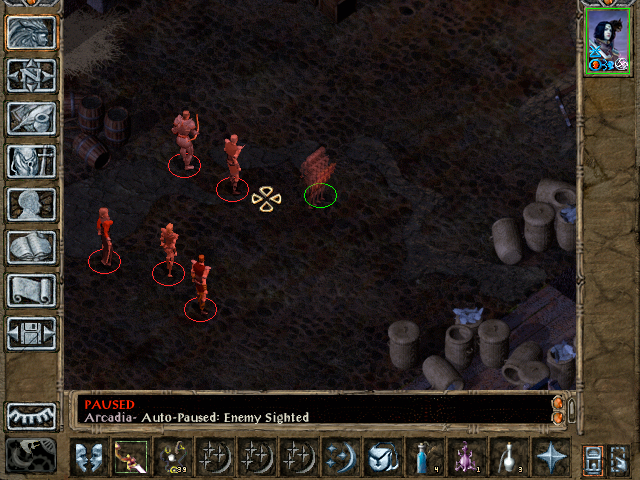The width and height of the screenshot is (640, 480).
Task: Open the area map screen
Action: [31, 75]
